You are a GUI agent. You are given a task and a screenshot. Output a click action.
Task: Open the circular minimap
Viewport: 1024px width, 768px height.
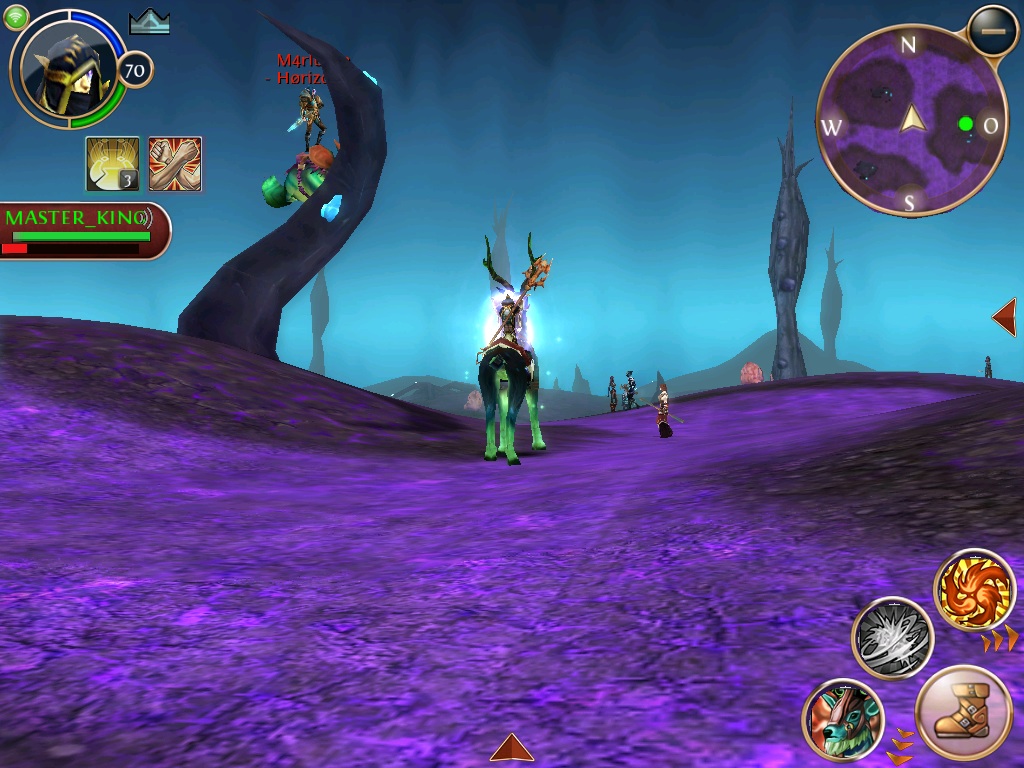pos(911,120)
